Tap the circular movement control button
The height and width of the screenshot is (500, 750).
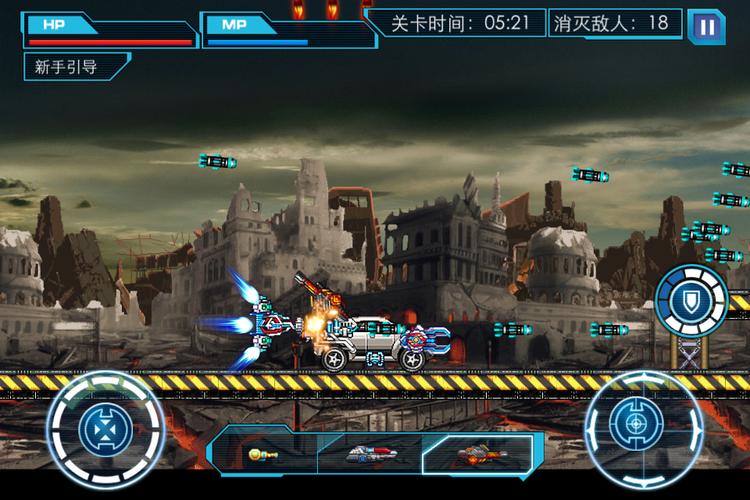coord(105,431)
